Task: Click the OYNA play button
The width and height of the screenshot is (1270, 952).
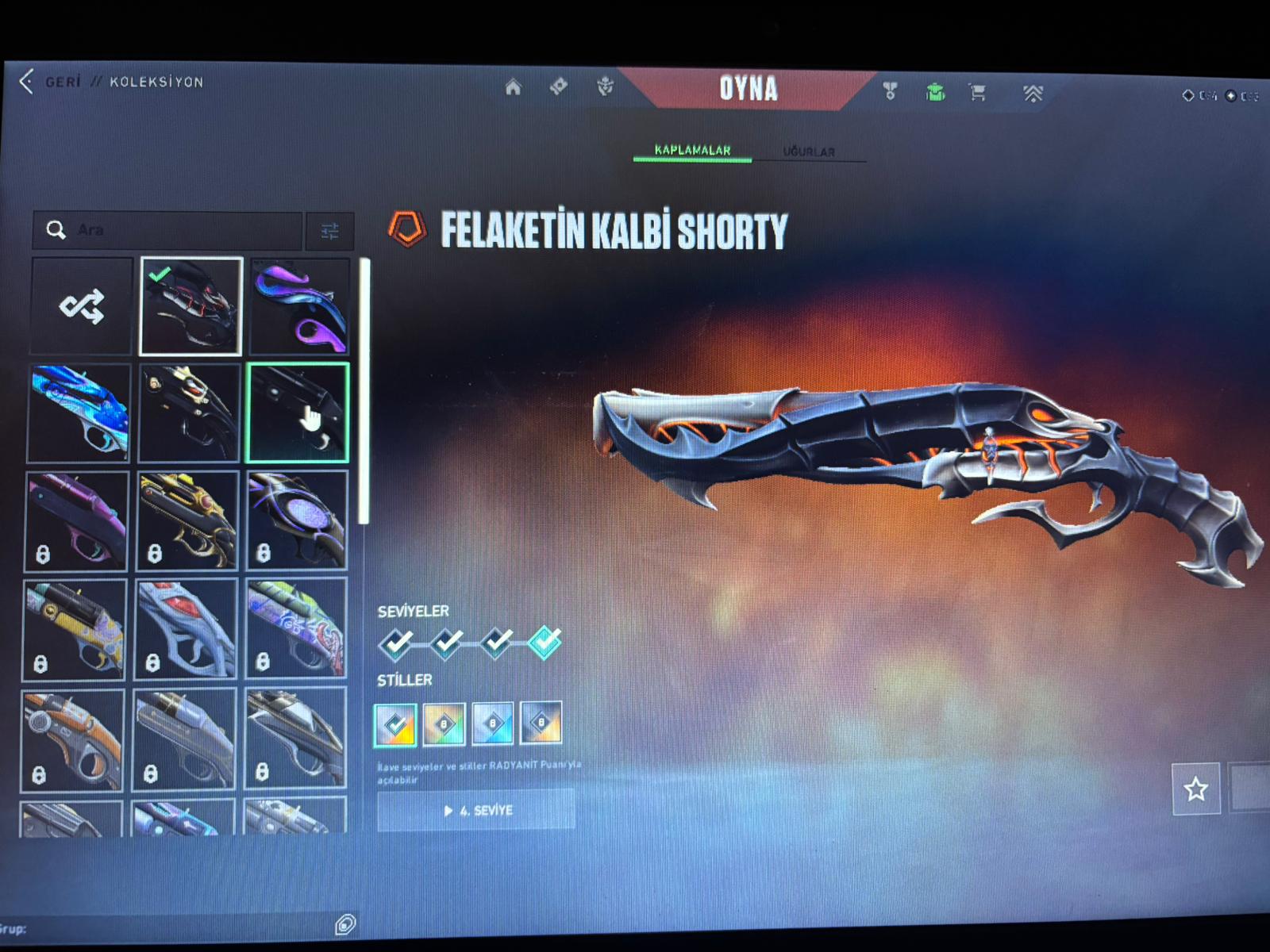Action: (748, 89)
